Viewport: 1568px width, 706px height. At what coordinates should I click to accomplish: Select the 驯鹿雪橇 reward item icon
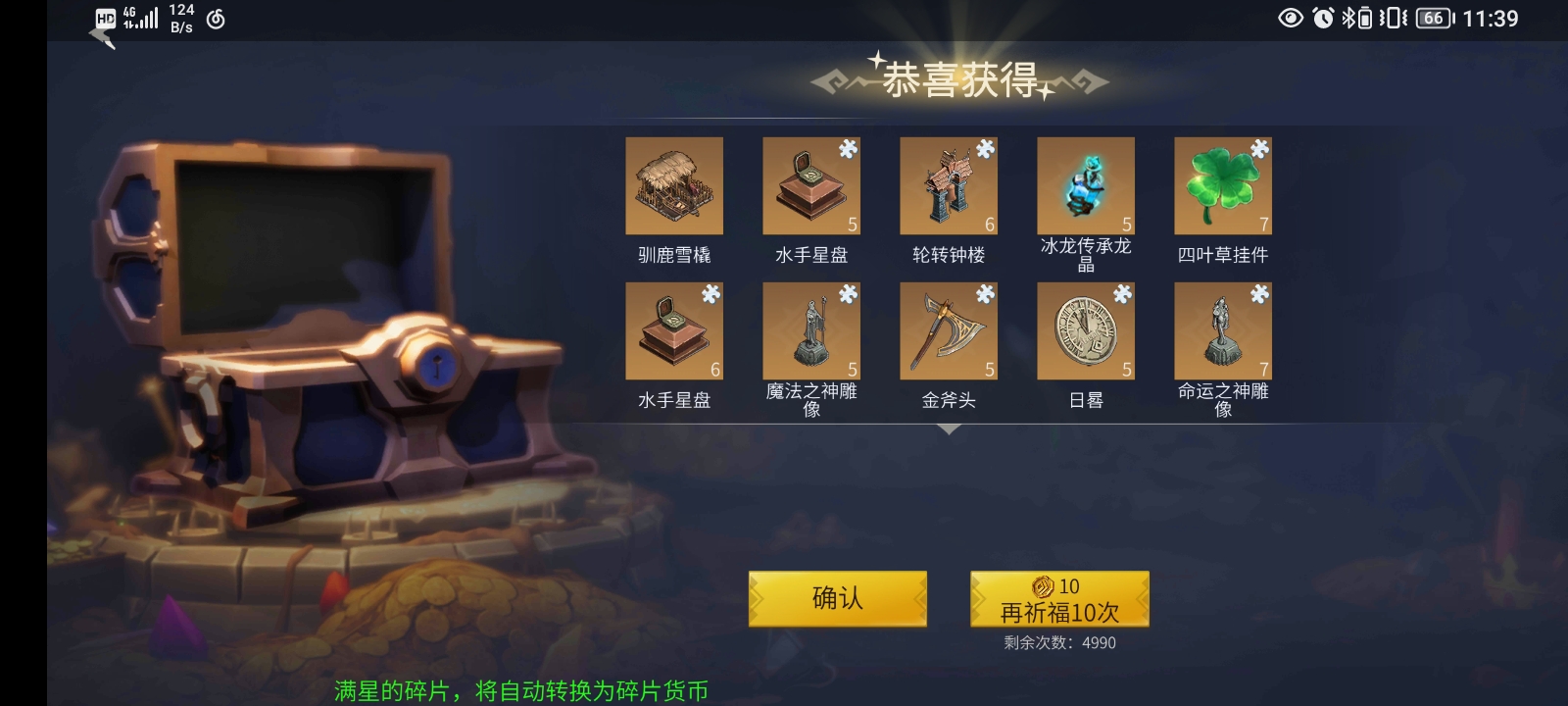coord(673,186)
